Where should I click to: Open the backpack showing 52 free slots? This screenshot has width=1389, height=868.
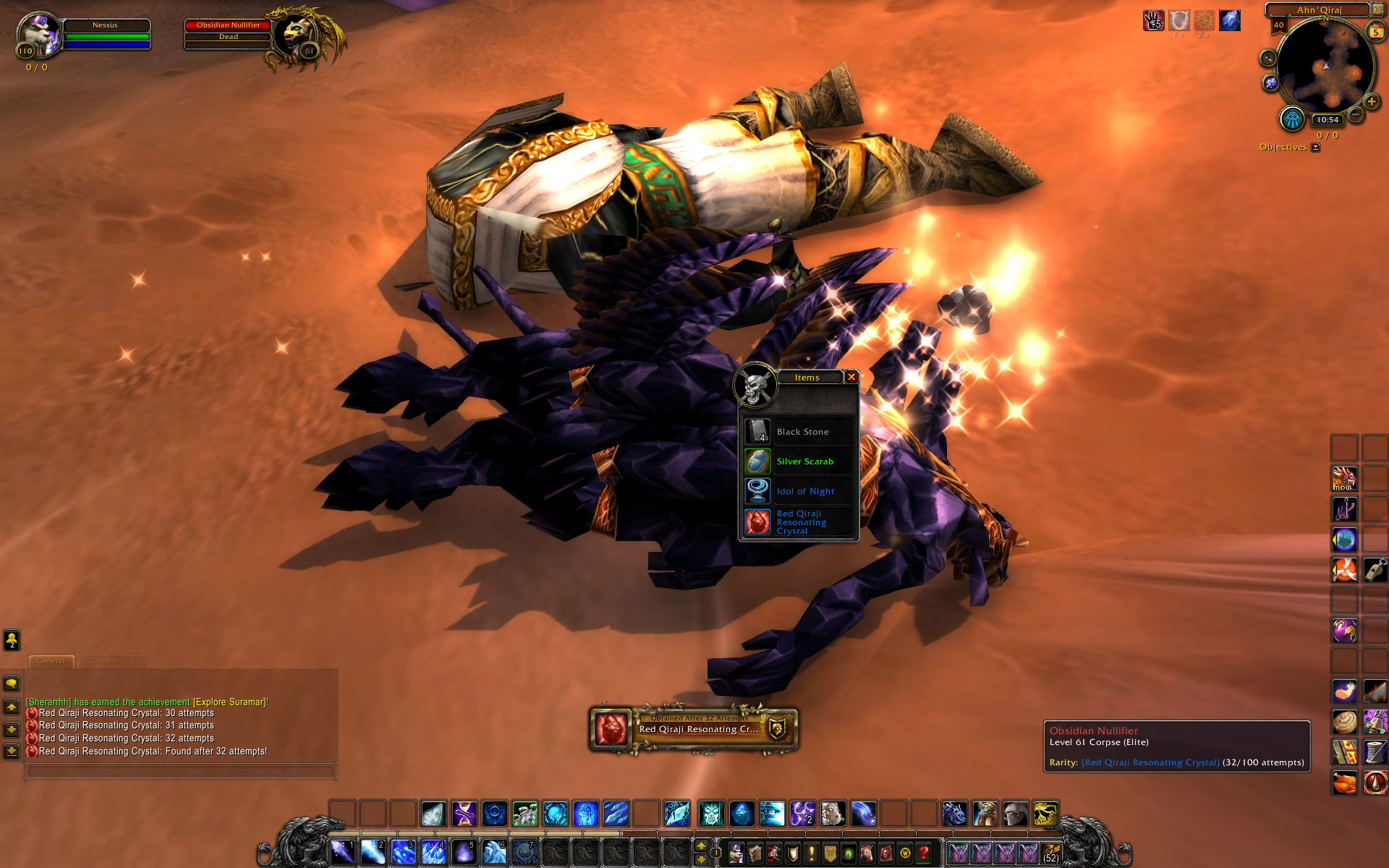(x=1050, y=854)
